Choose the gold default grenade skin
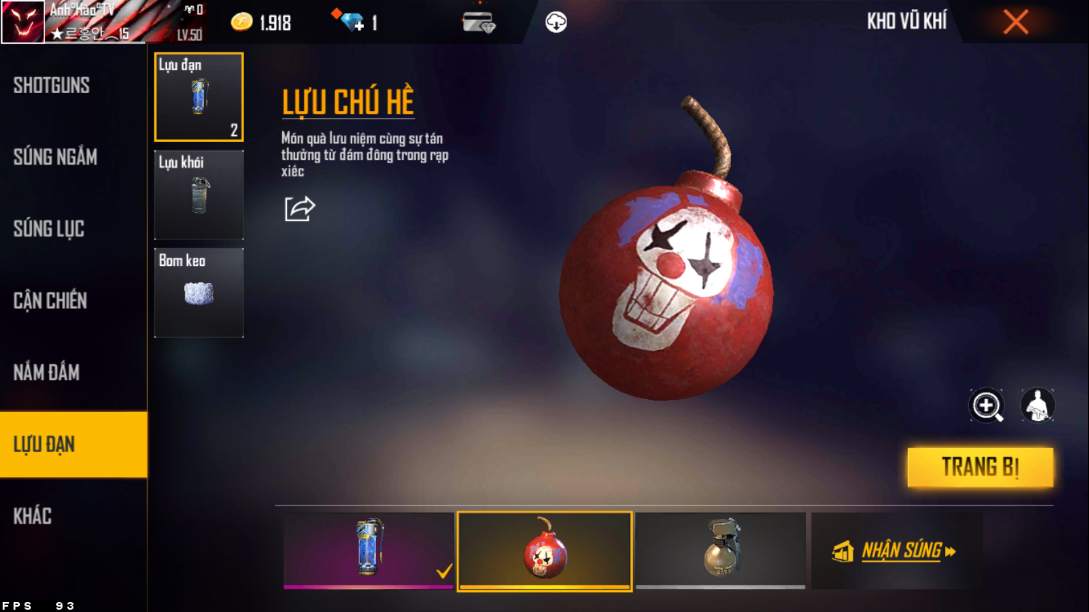The image size is (1089, 612). [x=720, y=549]
